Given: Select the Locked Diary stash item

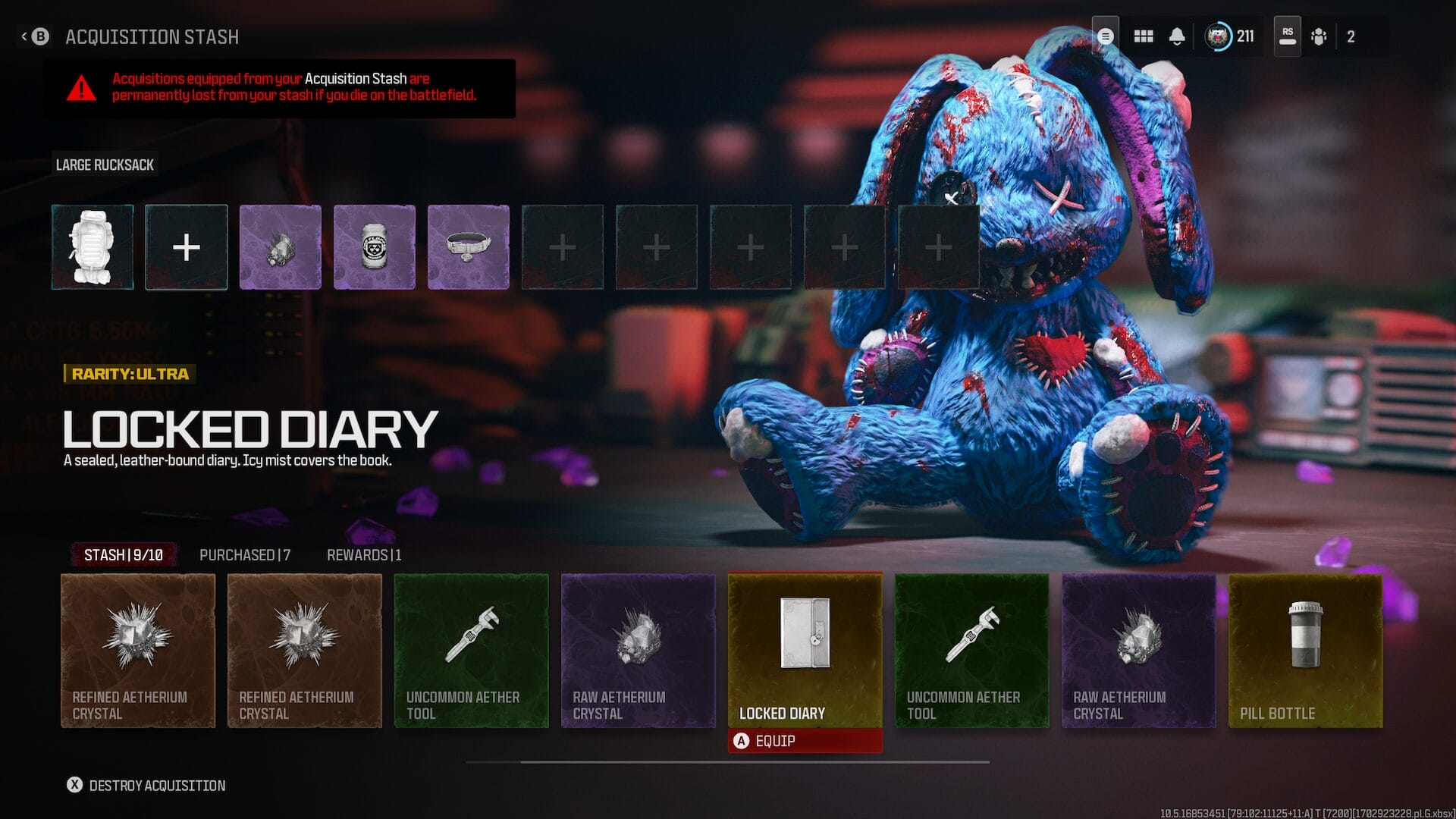Looking at the screenshot, I should click(x=805, y=650).
